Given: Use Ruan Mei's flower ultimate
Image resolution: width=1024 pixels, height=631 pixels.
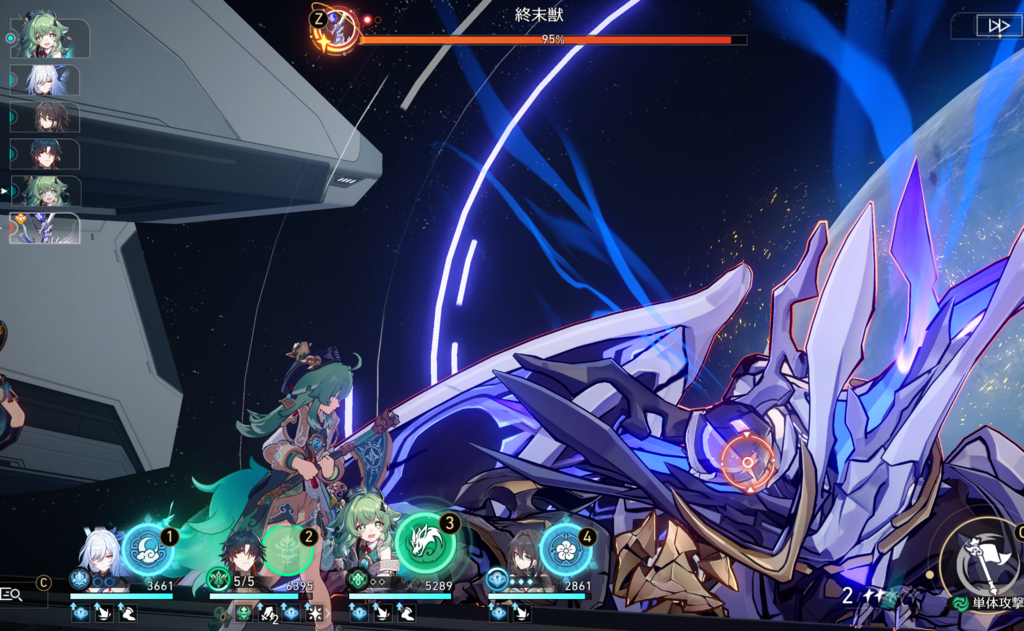Looking at the screenshot, I should click(x=565, y=549).
